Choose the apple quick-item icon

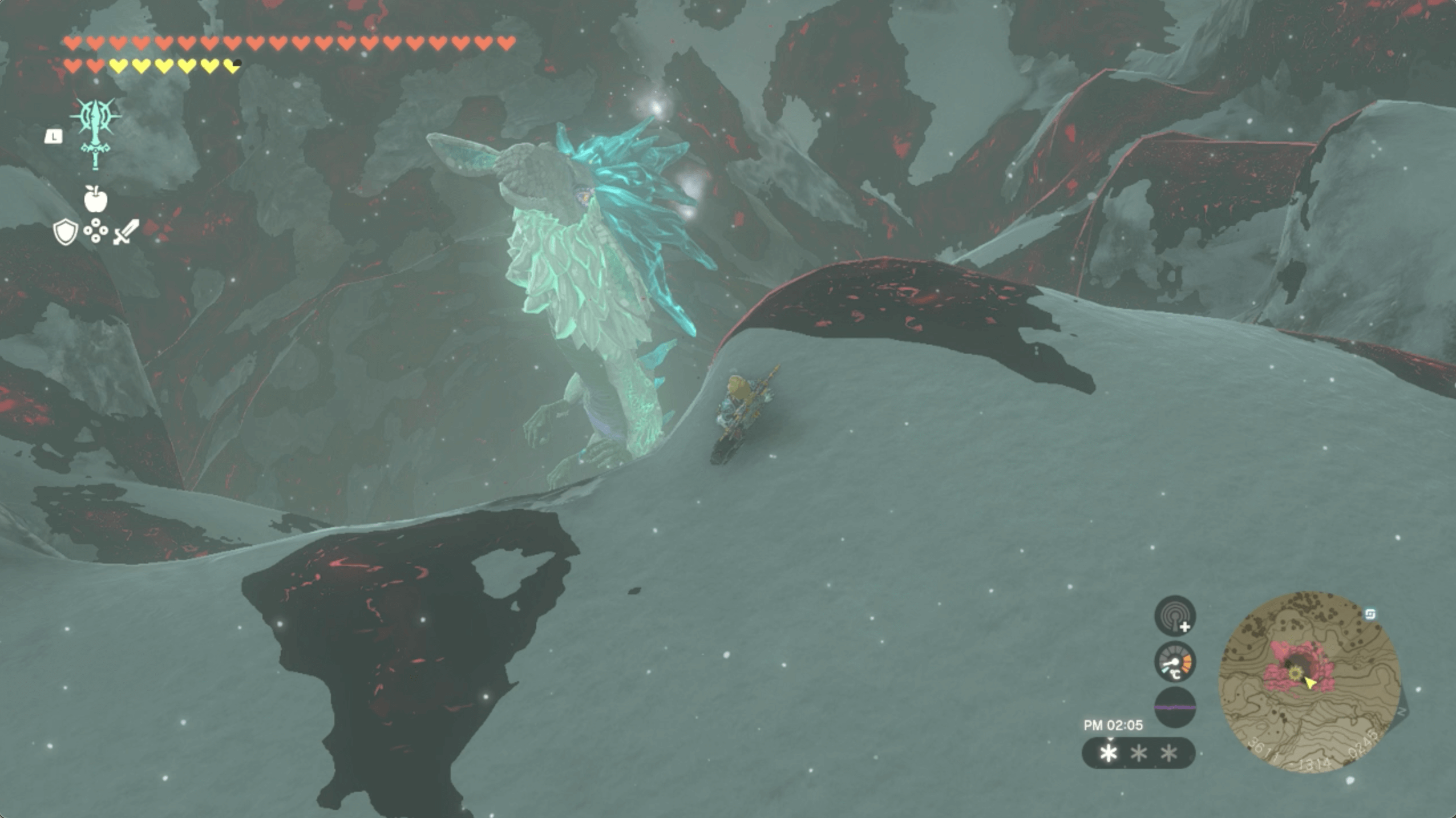point(95,199)
